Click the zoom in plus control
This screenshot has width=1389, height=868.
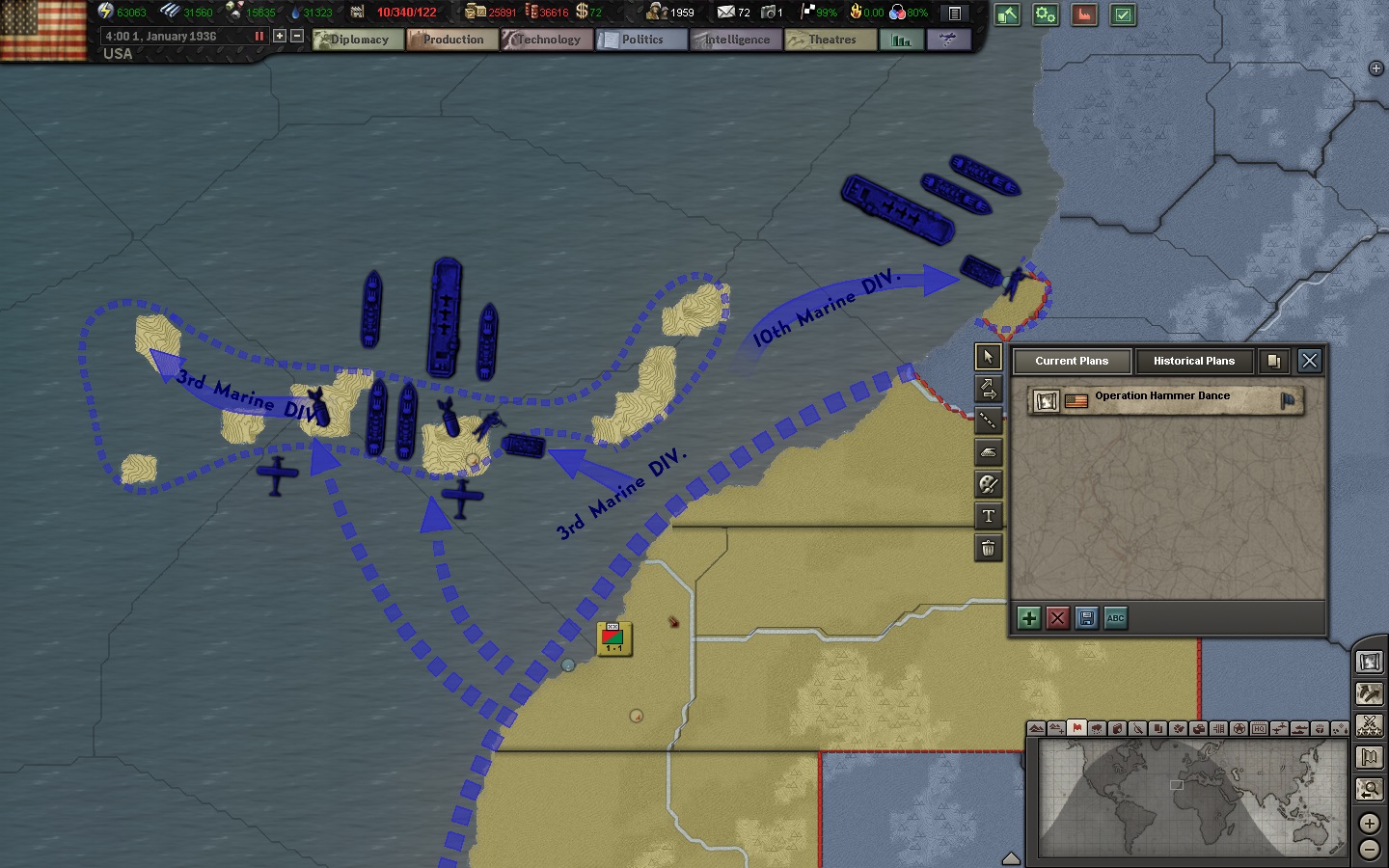[x=1369, y=823]
